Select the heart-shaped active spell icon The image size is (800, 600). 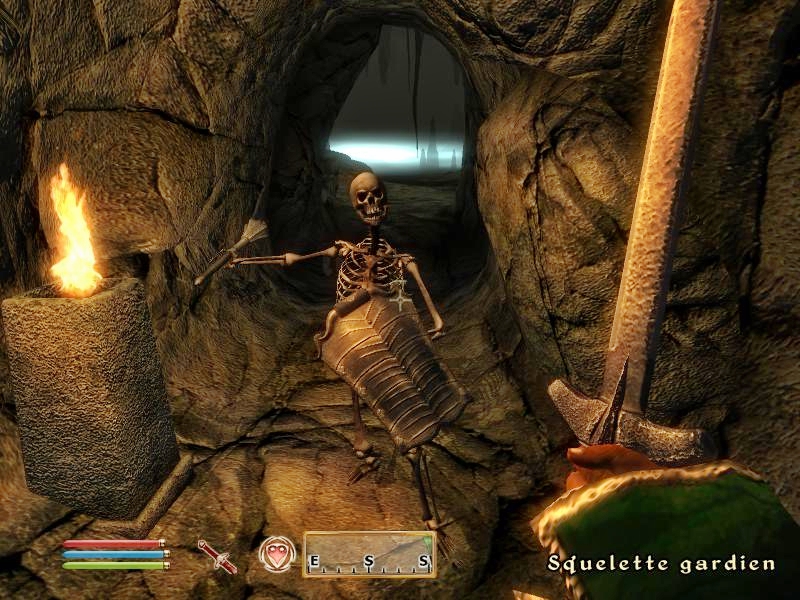point(277,554)
